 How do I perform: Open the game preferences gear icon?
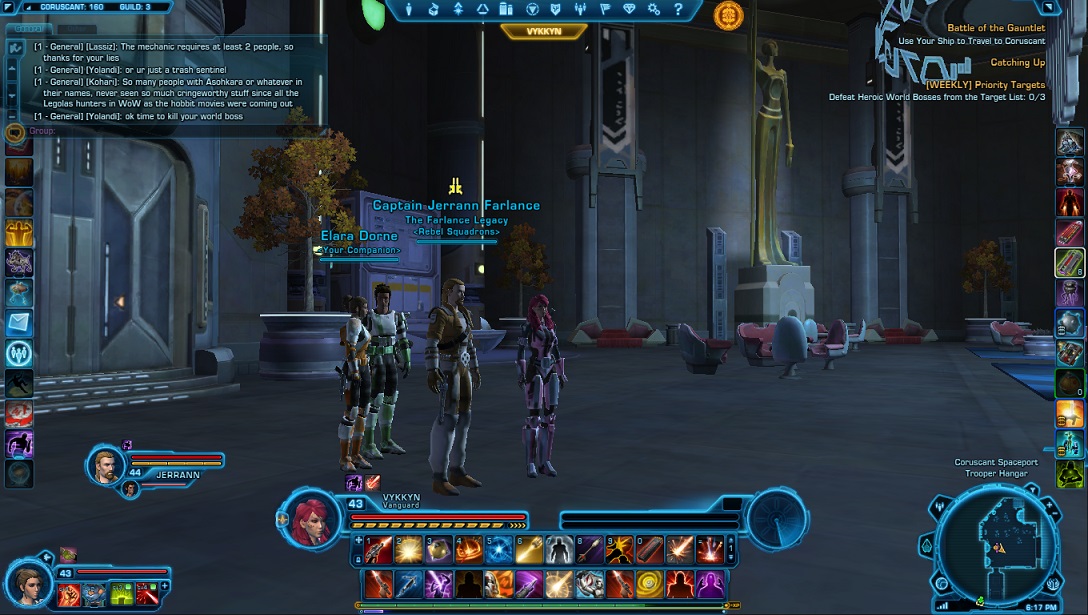[x=651, y=10]
